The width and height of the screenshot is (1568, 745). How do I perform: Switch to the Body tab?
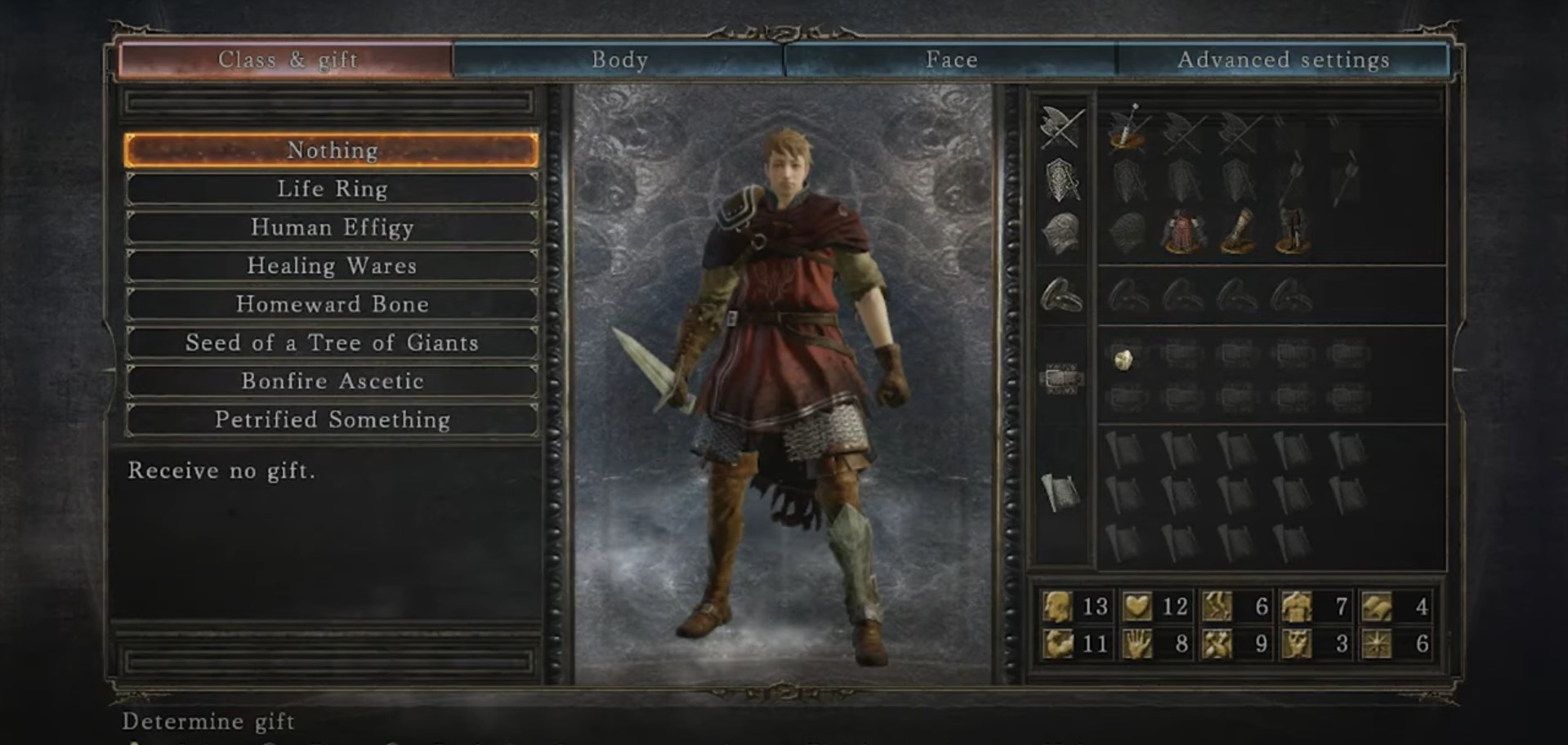click(x=619, y=60)
